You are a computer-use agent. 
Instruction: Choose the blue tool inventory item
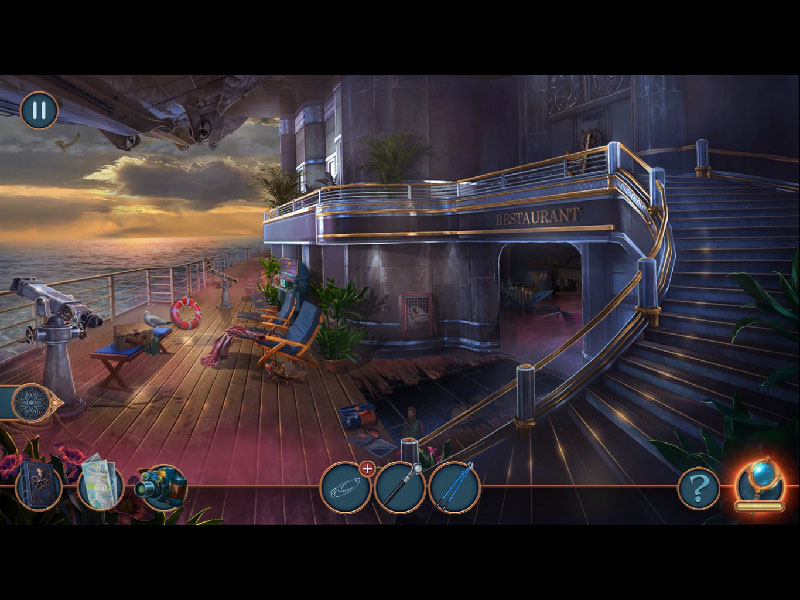click(455, 488)
